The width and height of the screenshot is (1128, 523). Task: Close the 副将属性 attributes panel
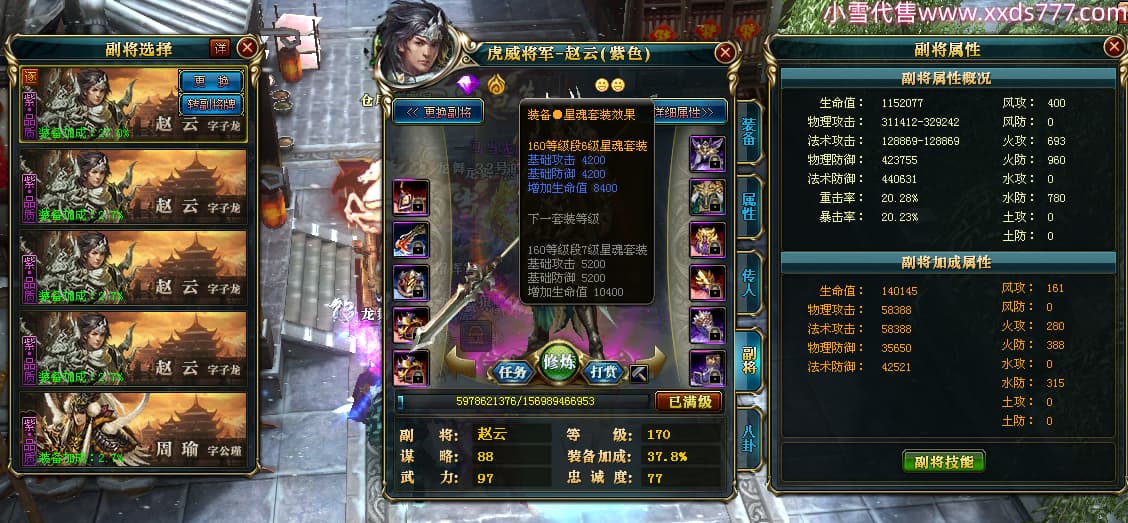(x=1114, y=47)
